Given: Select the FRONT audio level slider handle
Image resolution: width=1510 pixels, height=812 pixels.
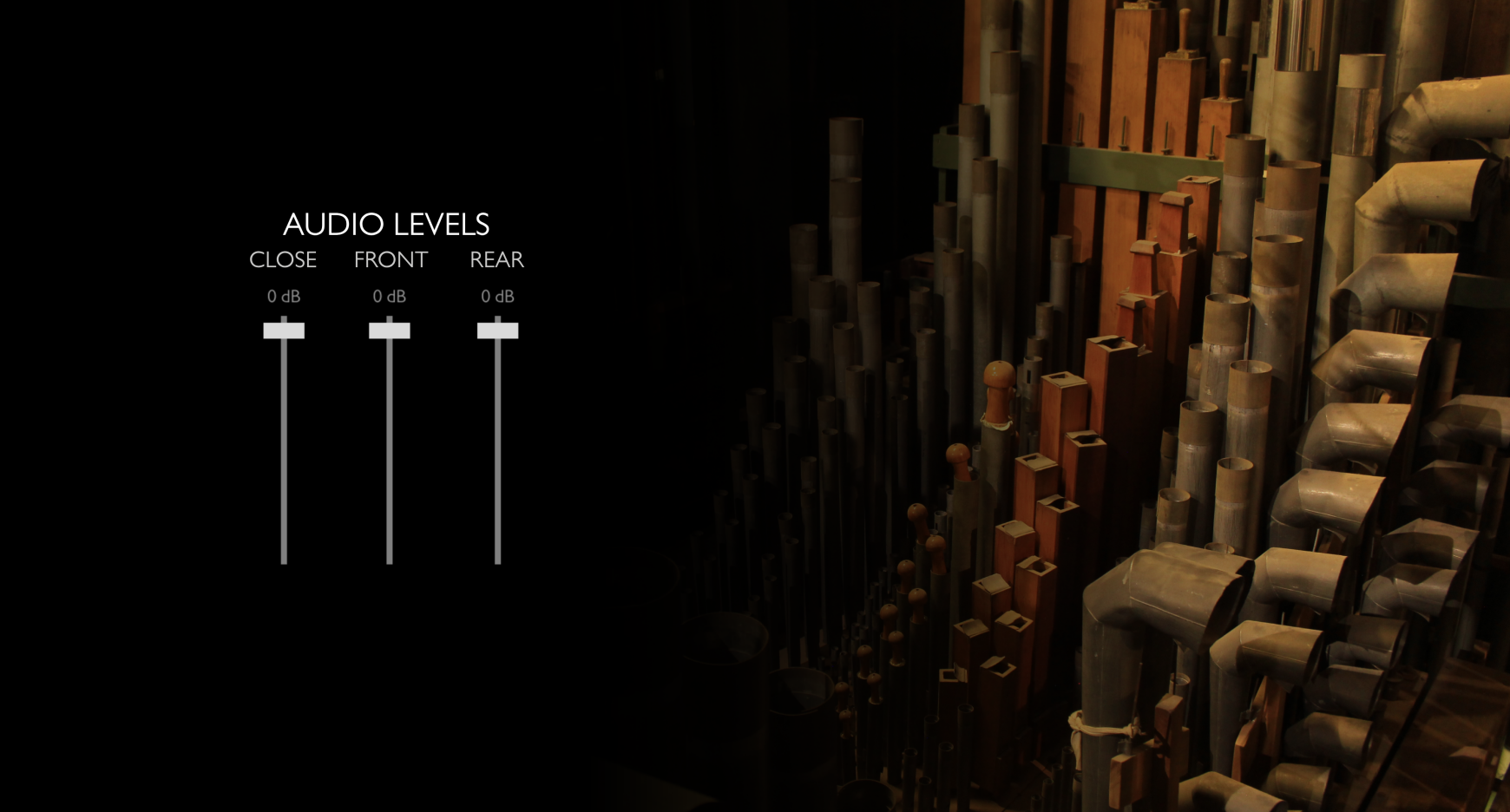Looking at the screenshot, I should pos(390,331).
